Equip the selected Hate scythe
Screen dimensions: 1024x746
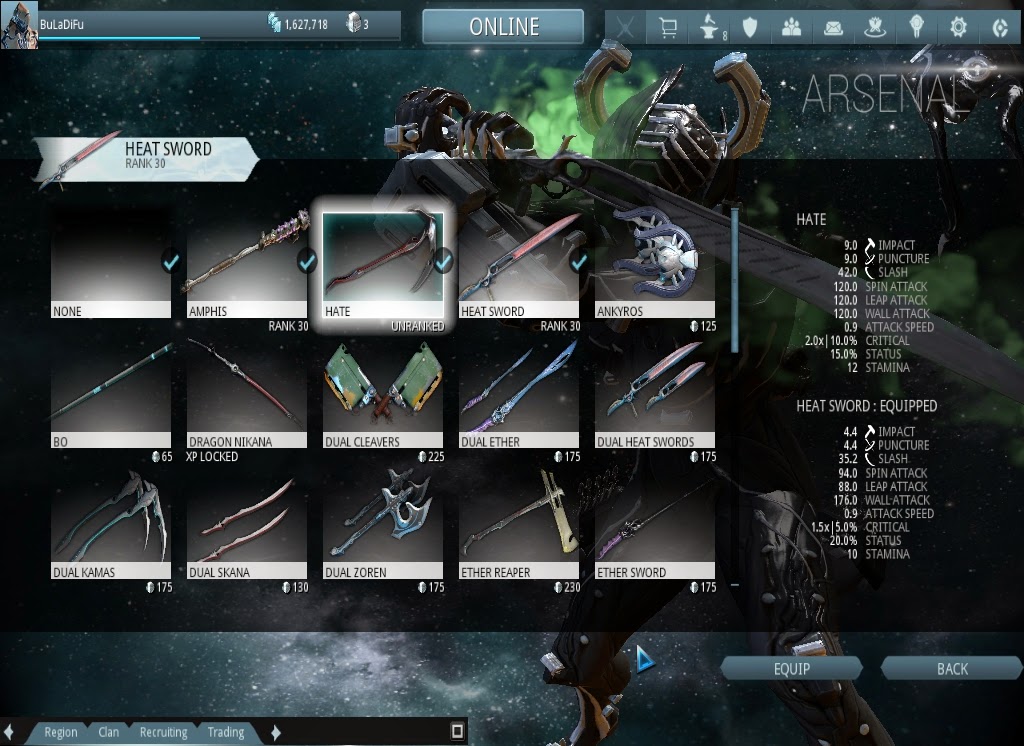pyautogui.click(x=791, y=669)
